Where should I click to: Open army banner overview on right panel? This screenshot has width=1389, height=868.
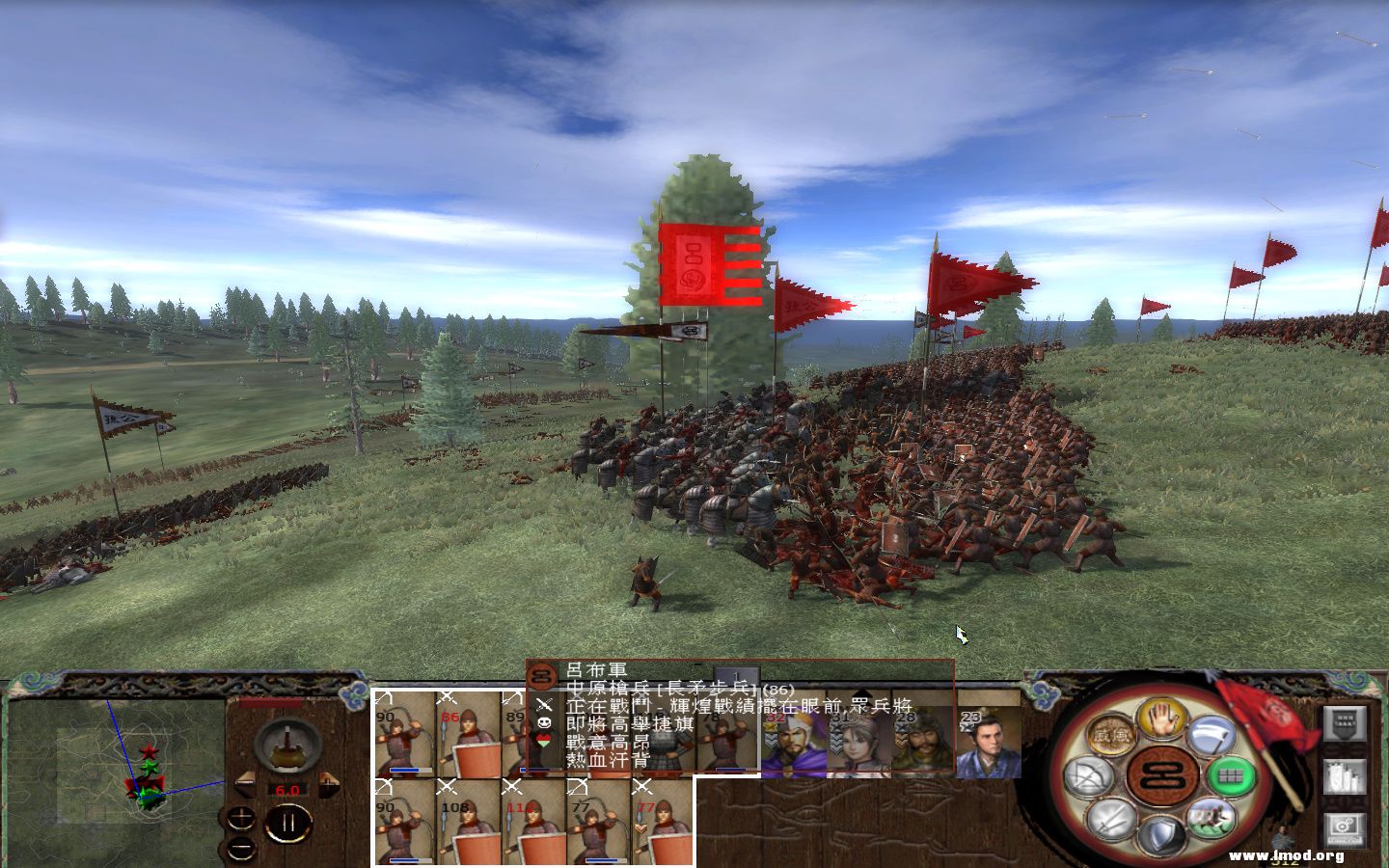[x=1345, y=723]
